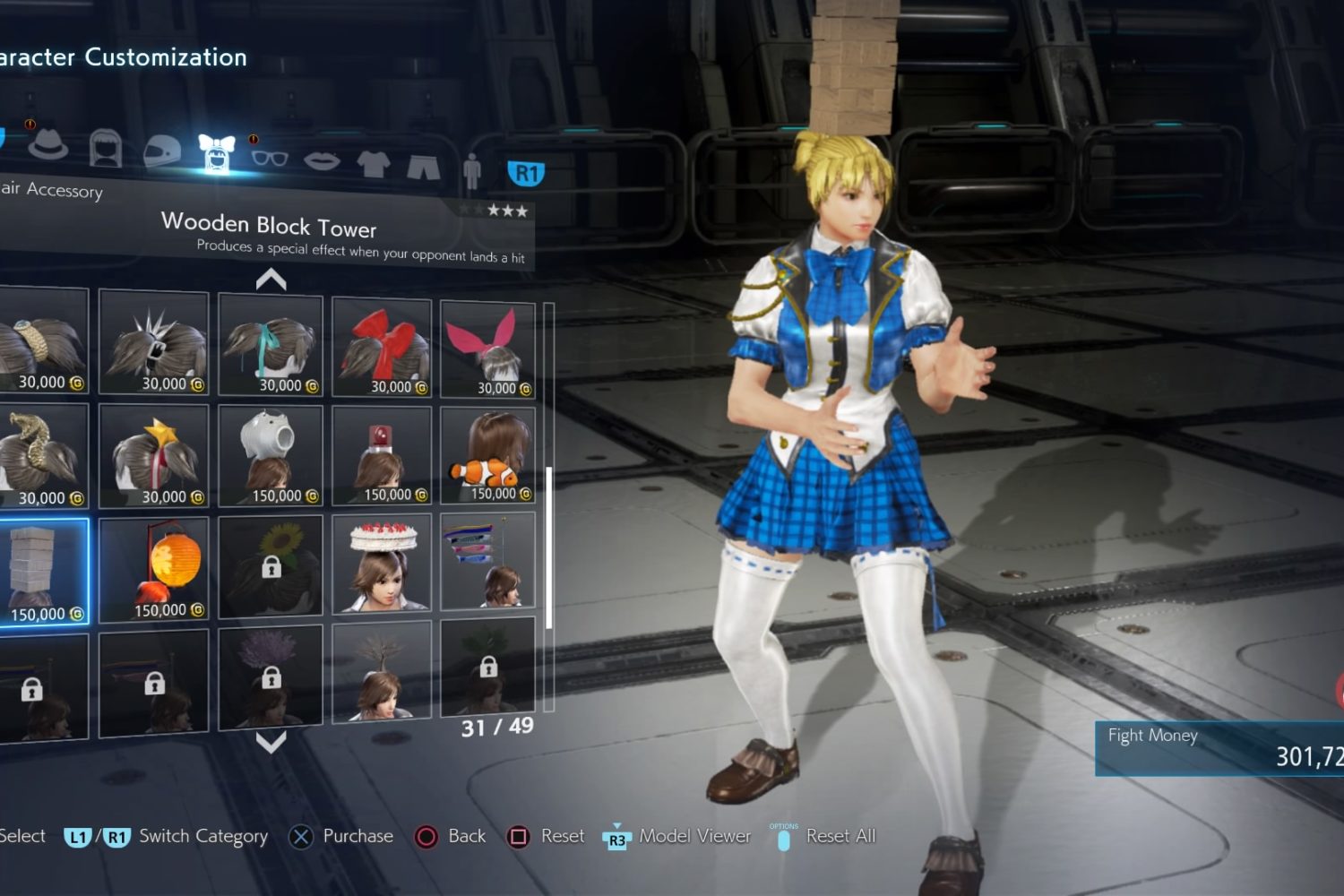Viewport: 1344px width, 896px height.
Task: Select the big red bow accessory
Action: coord(382,347)
